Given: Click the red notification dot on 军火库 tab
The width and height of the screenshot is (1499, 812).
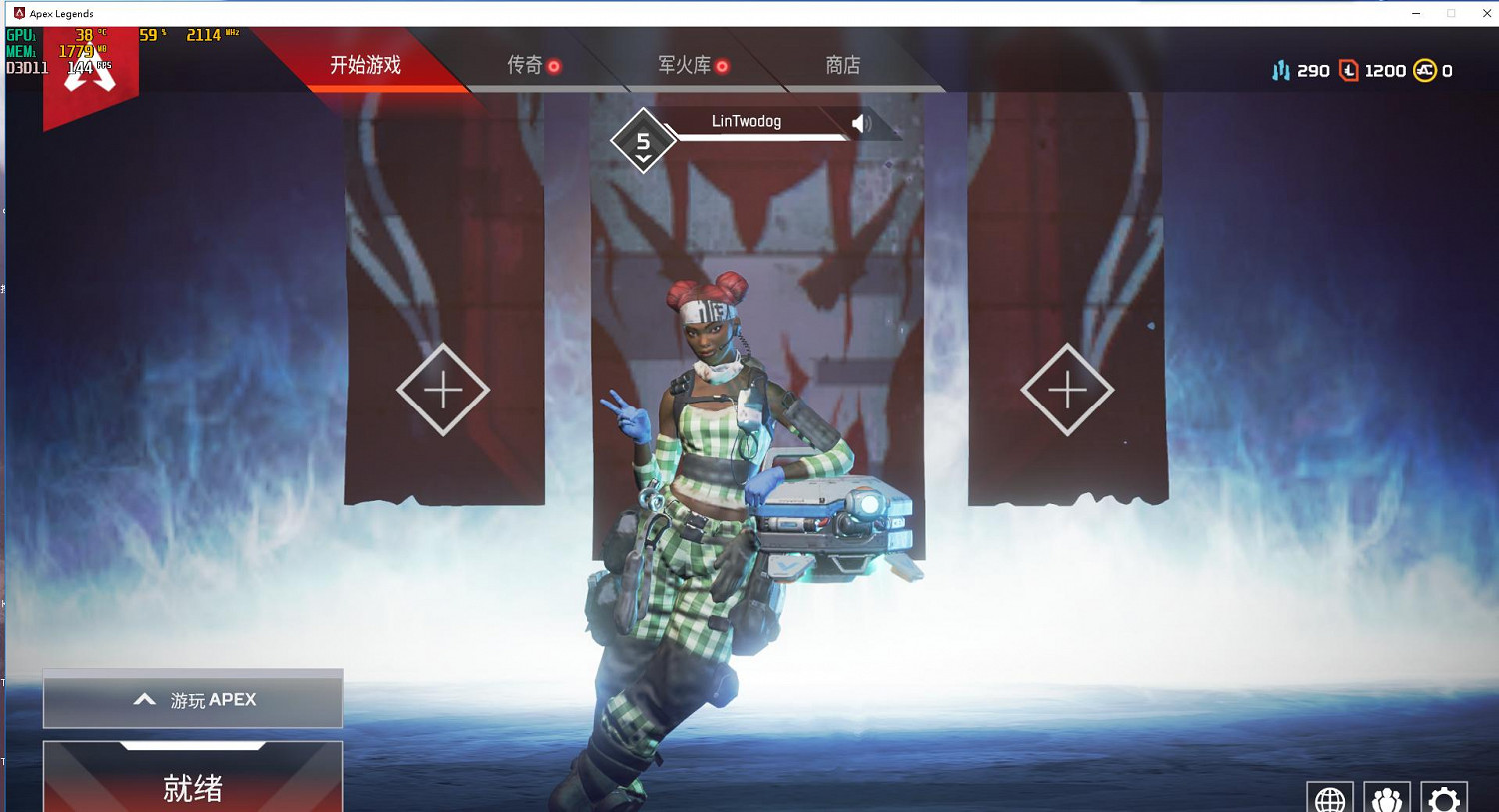Looking at the screenshot, I should [723, 64].
